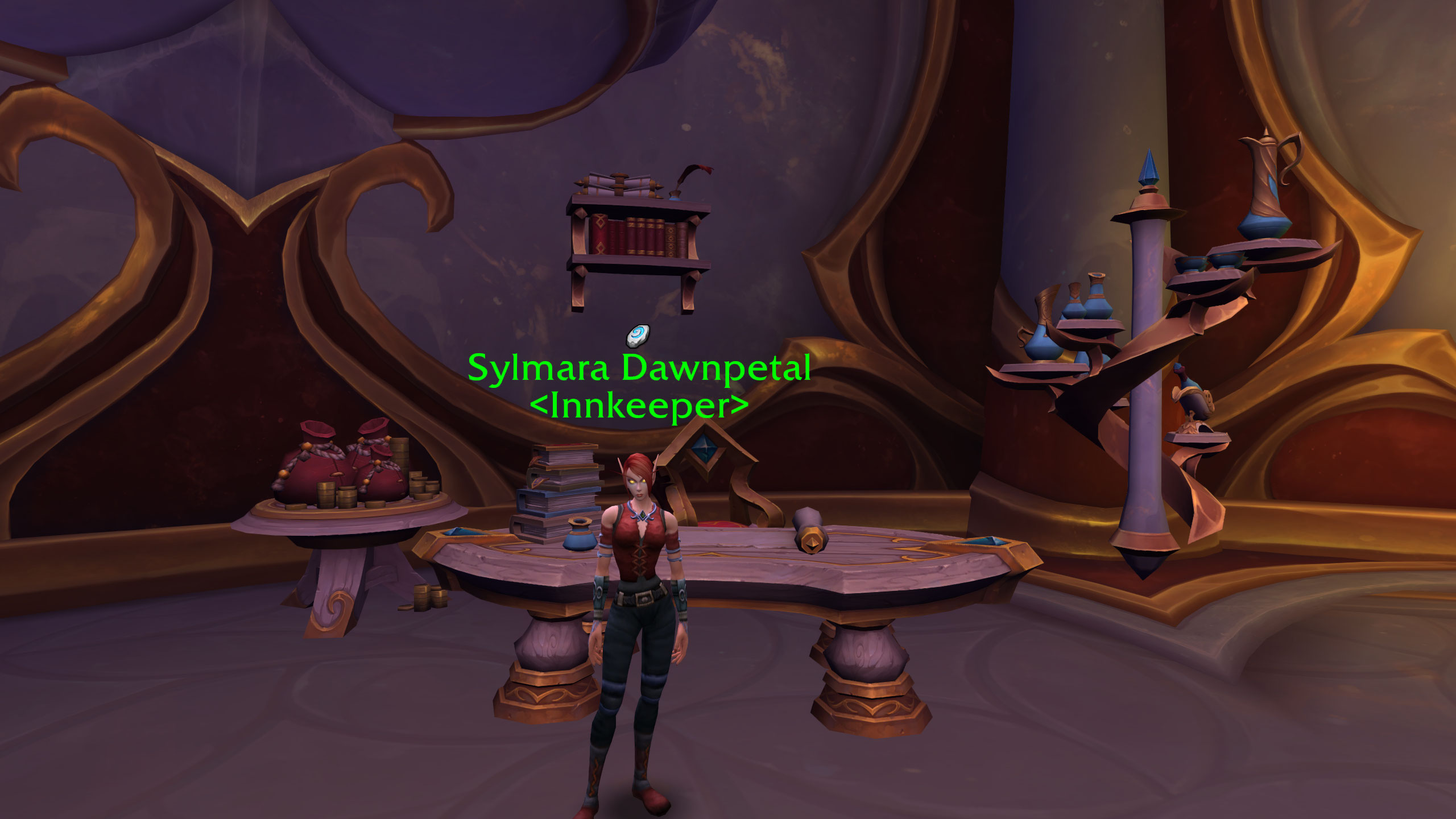Image resolution: width=1456 pixels, height=819 pixels.
Task: Click the hearthstone icon above the innkeeper's name
Action: [x=638, y=336]
